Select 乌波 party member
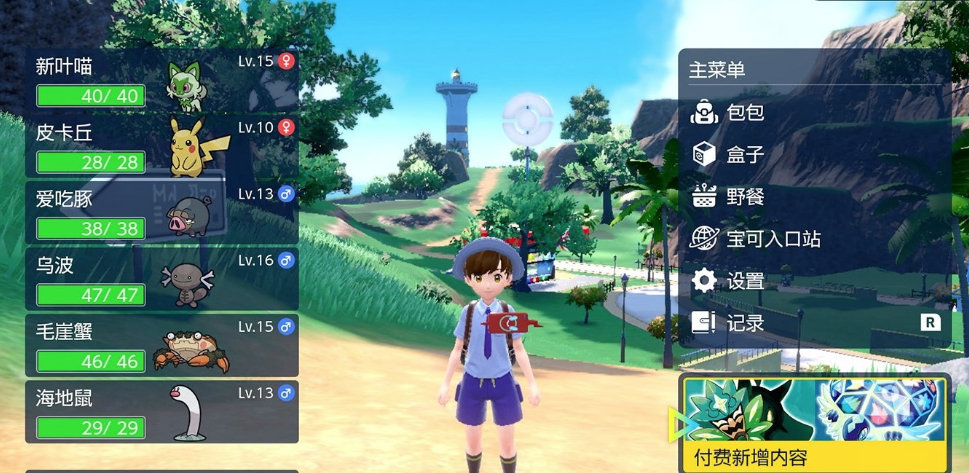The height and width of the screenshot is (473, 969). click(x=162, y=279)
